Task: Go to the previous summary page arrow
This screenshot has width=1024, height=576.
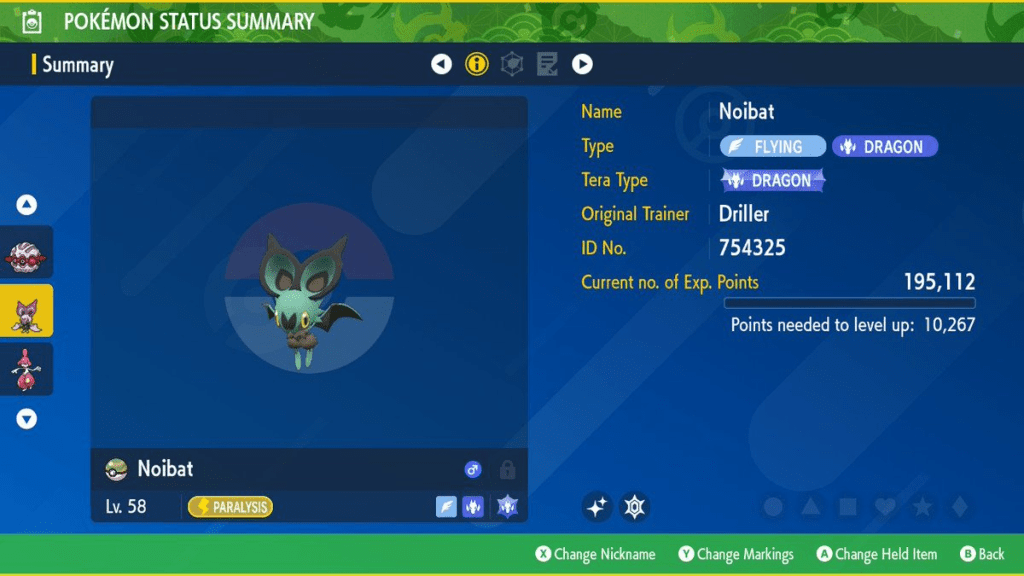Action: click(x=441, y=65)
